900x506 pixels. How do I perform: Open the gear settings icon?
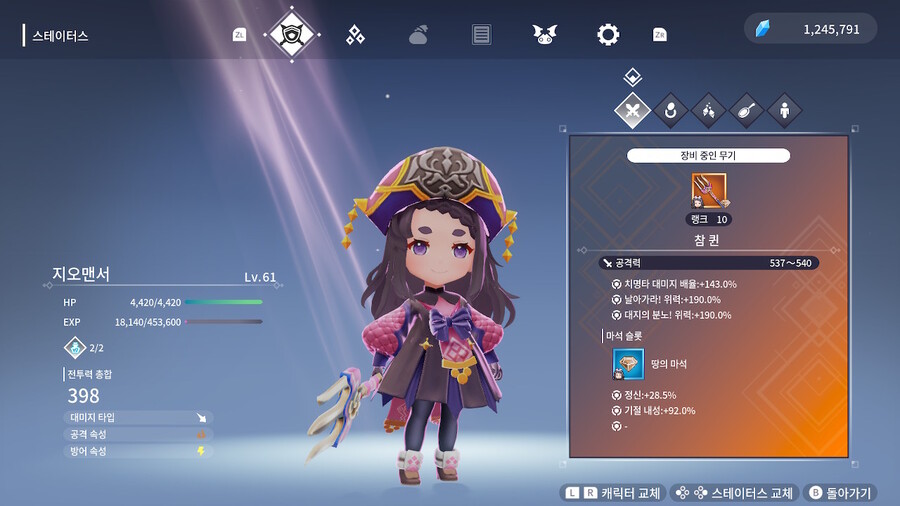[607, 35]
